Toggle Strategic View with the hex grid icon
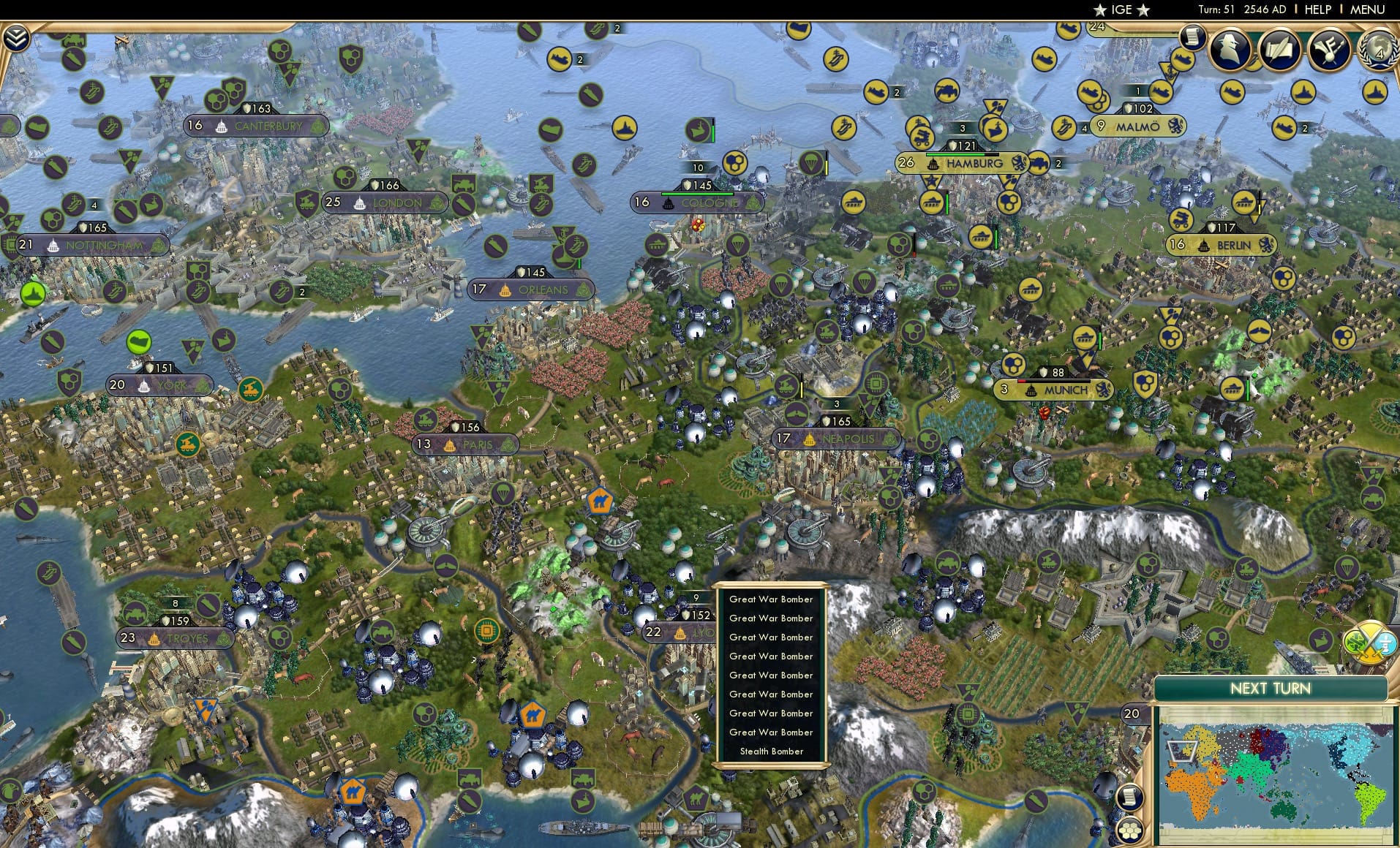Image resolution: width=1400 pixels, height=848 pixels. (1131, 831)
